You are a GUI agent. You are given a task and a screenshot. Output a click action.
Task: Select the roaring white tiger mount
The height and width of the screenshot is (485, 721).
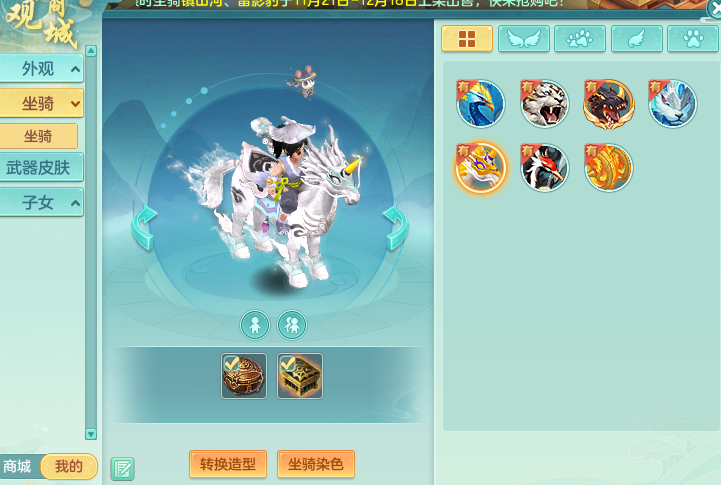[x=545, y=104]
